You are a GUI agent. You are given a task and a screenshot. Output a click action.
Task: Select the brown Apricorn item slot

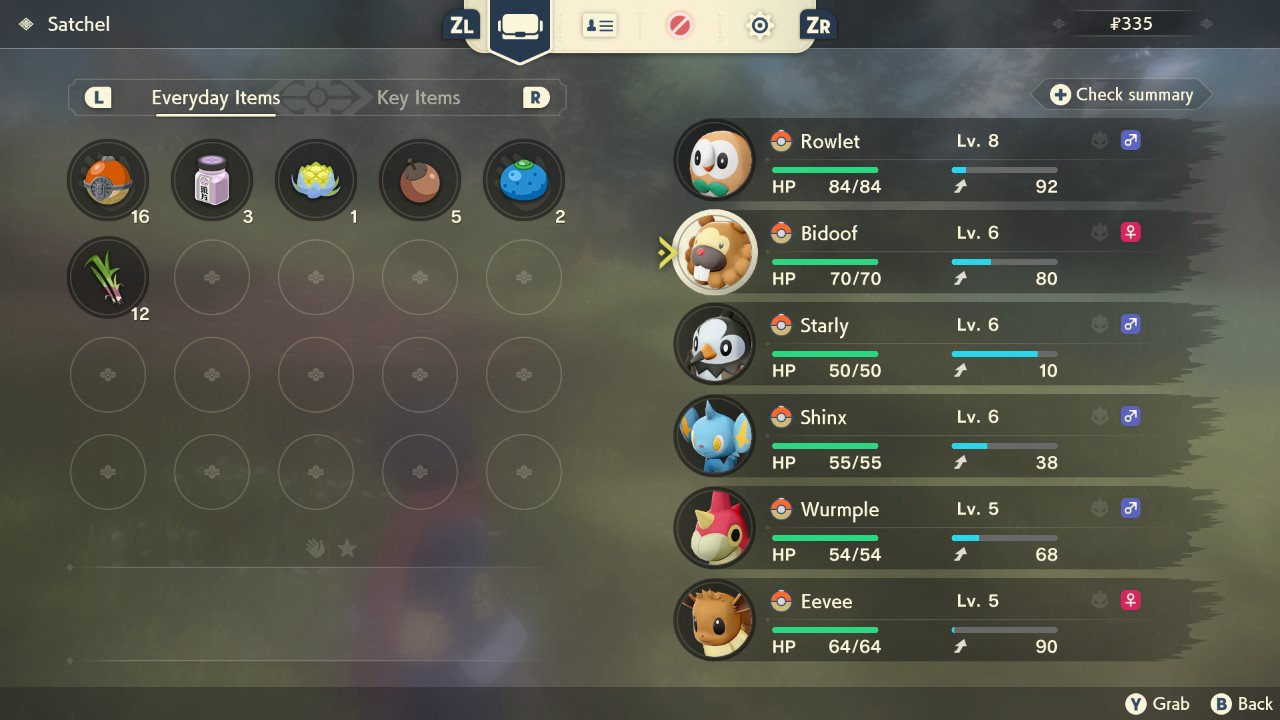click(420, 181)
